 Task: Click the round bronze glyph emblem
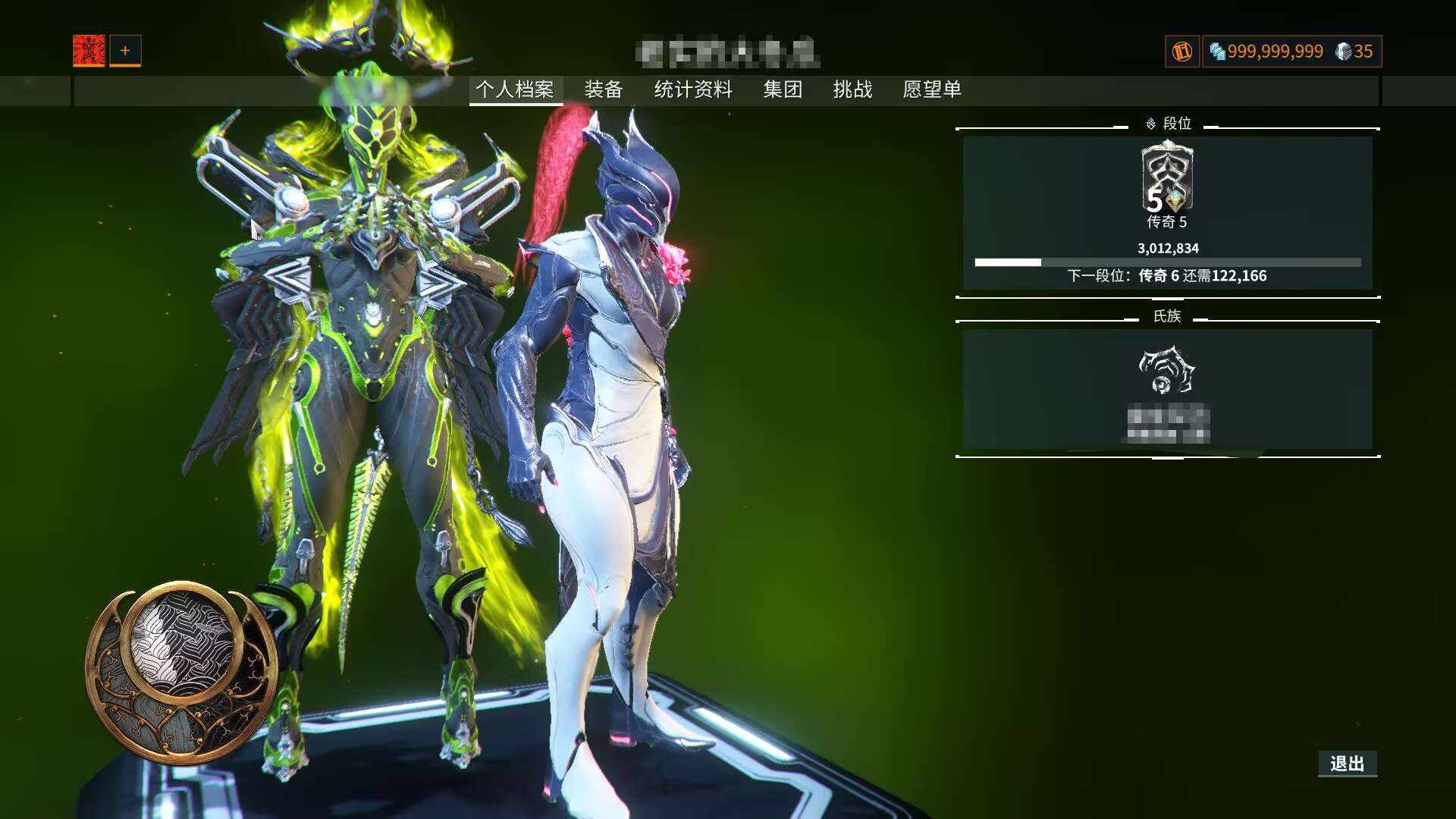(x=182, y=671)
